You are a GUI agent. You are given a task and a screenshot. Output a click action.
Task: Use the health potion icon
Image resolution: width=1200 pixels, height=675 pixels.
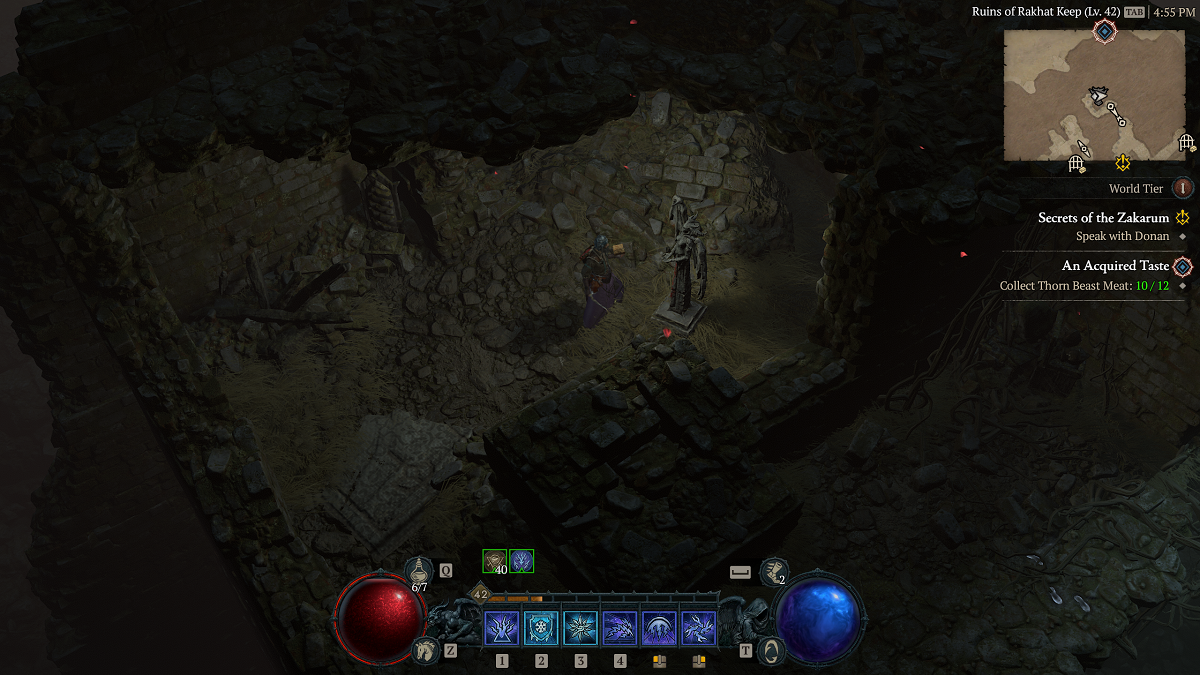click(419, 572)
